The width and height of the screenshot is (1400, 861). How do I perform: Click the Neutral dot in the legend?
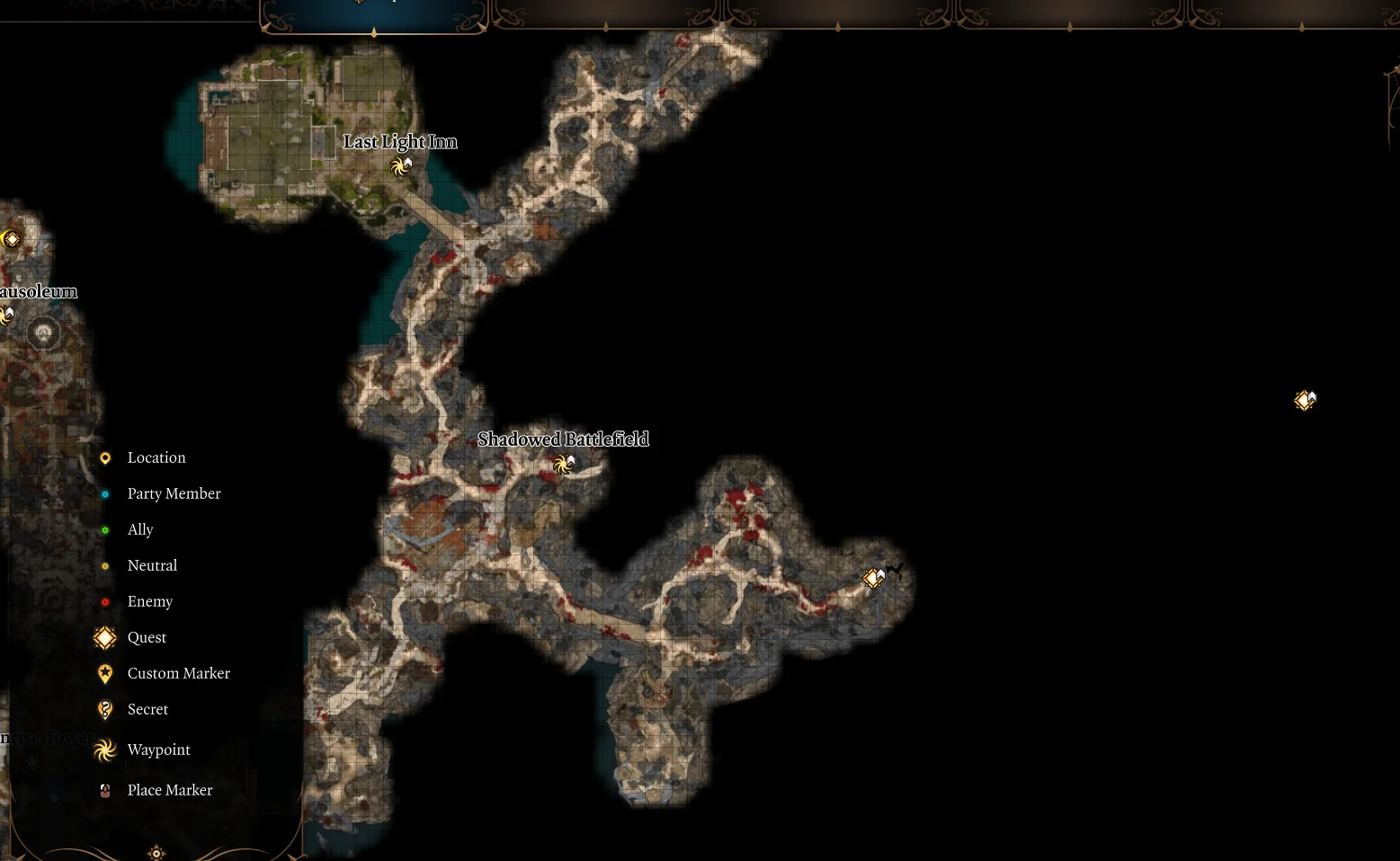(105, 565)
